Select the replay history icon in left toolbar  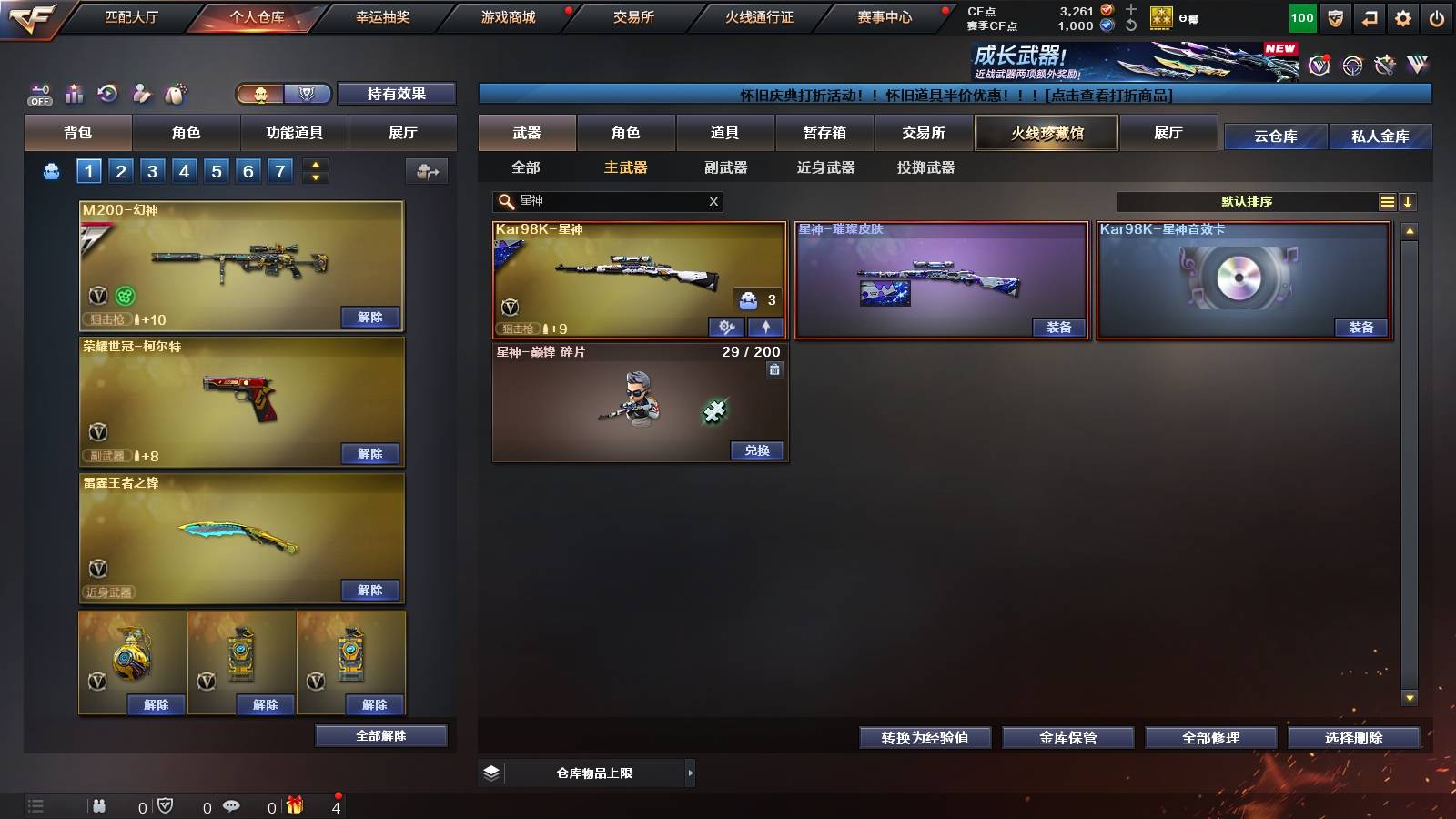(107, 94)
